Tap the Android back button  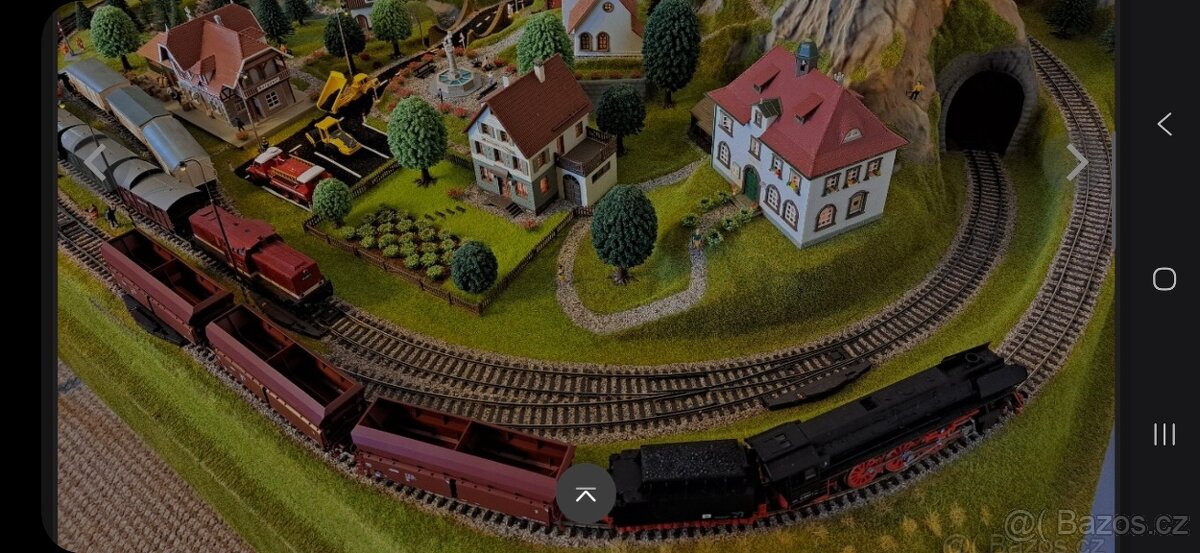tap(1164, 124)
